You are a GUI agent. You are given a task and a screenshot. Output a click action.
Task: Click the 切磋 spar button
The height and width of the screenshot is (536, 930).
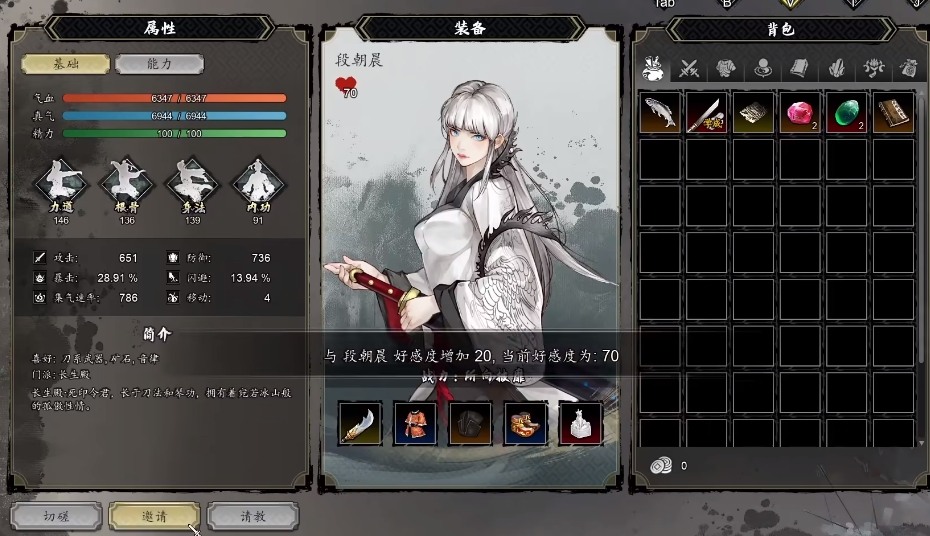[56, 516]
